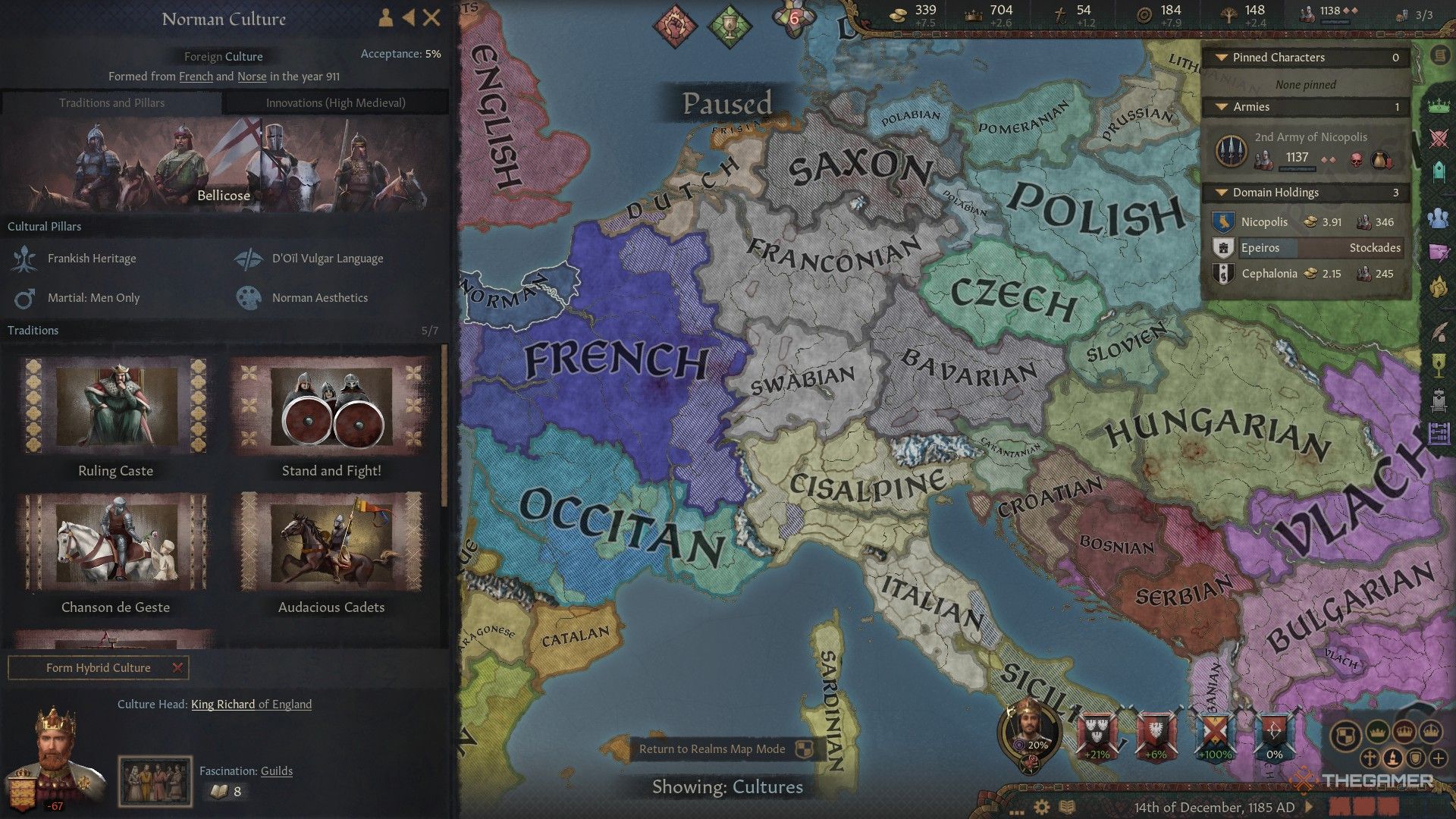1456x819 pixels.
Task: Toggle the house shield map mode
Action: [x=1416, y=758]
